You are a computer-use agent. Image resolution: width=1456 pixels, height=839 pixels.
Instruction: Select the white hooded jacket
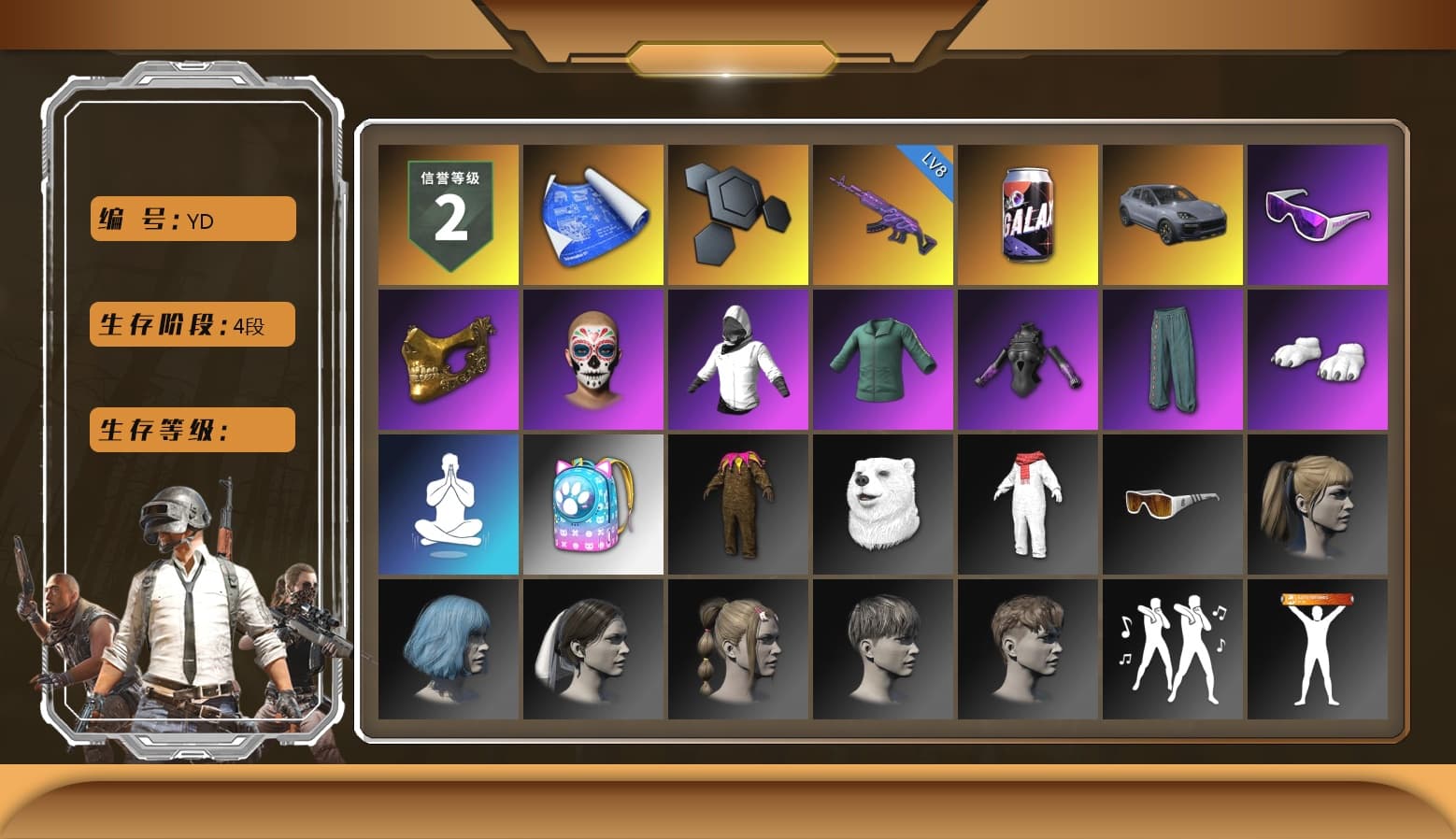737,359
